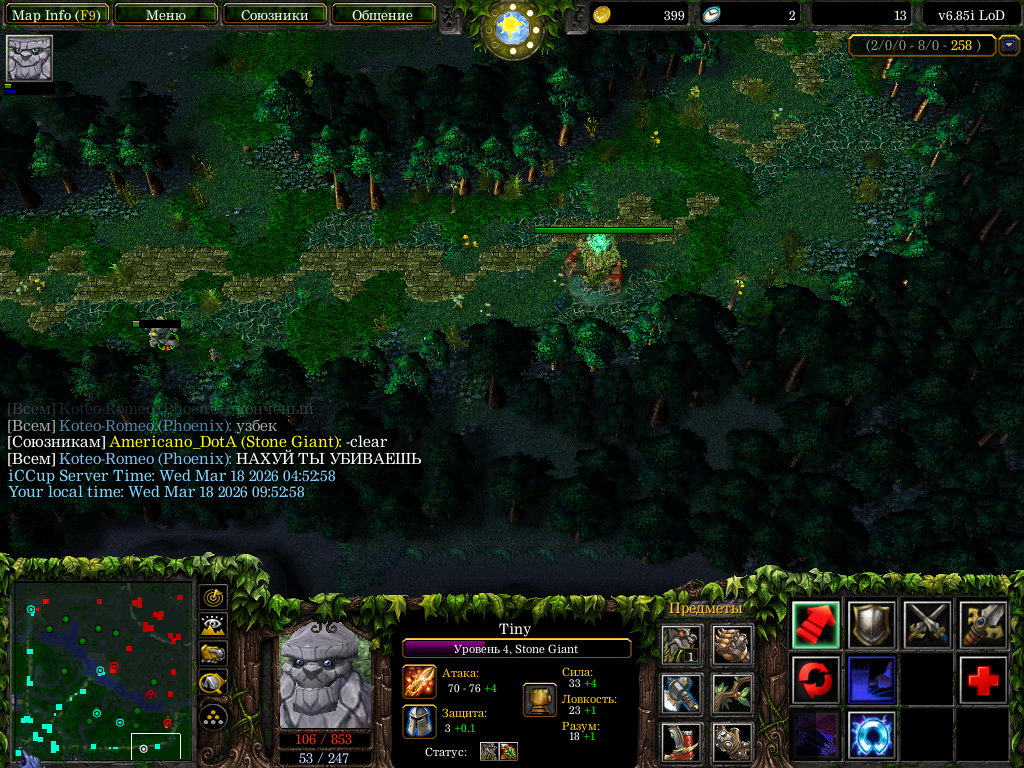Select the Stone Giant hero icon
Screen dimensions: 1024x768
coord(29,58)
